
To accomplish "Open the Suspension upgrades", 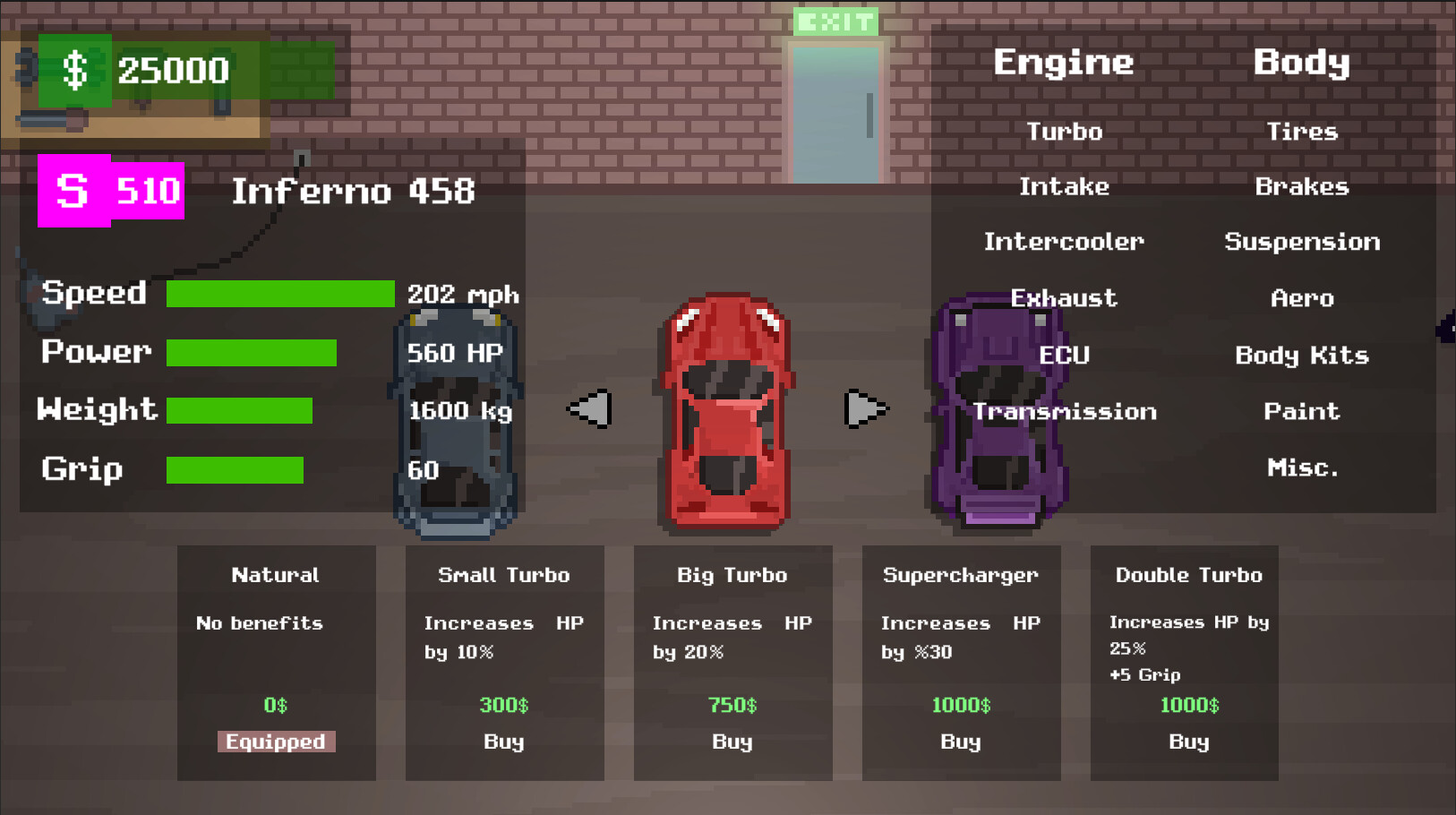I will pos(1302,242).
